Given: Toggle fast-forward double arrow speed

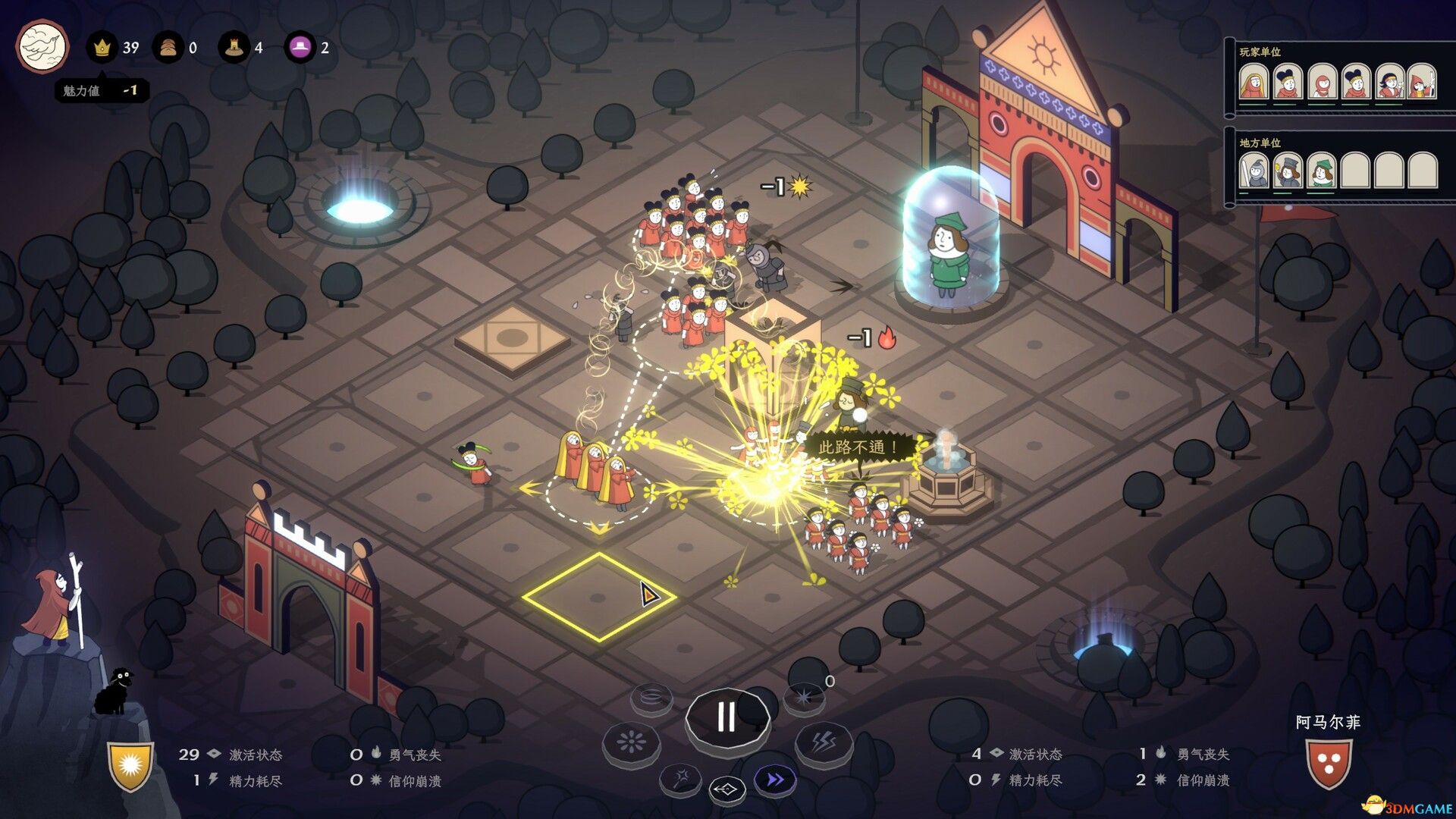Looking at the screenshot, I should (775, 780).
